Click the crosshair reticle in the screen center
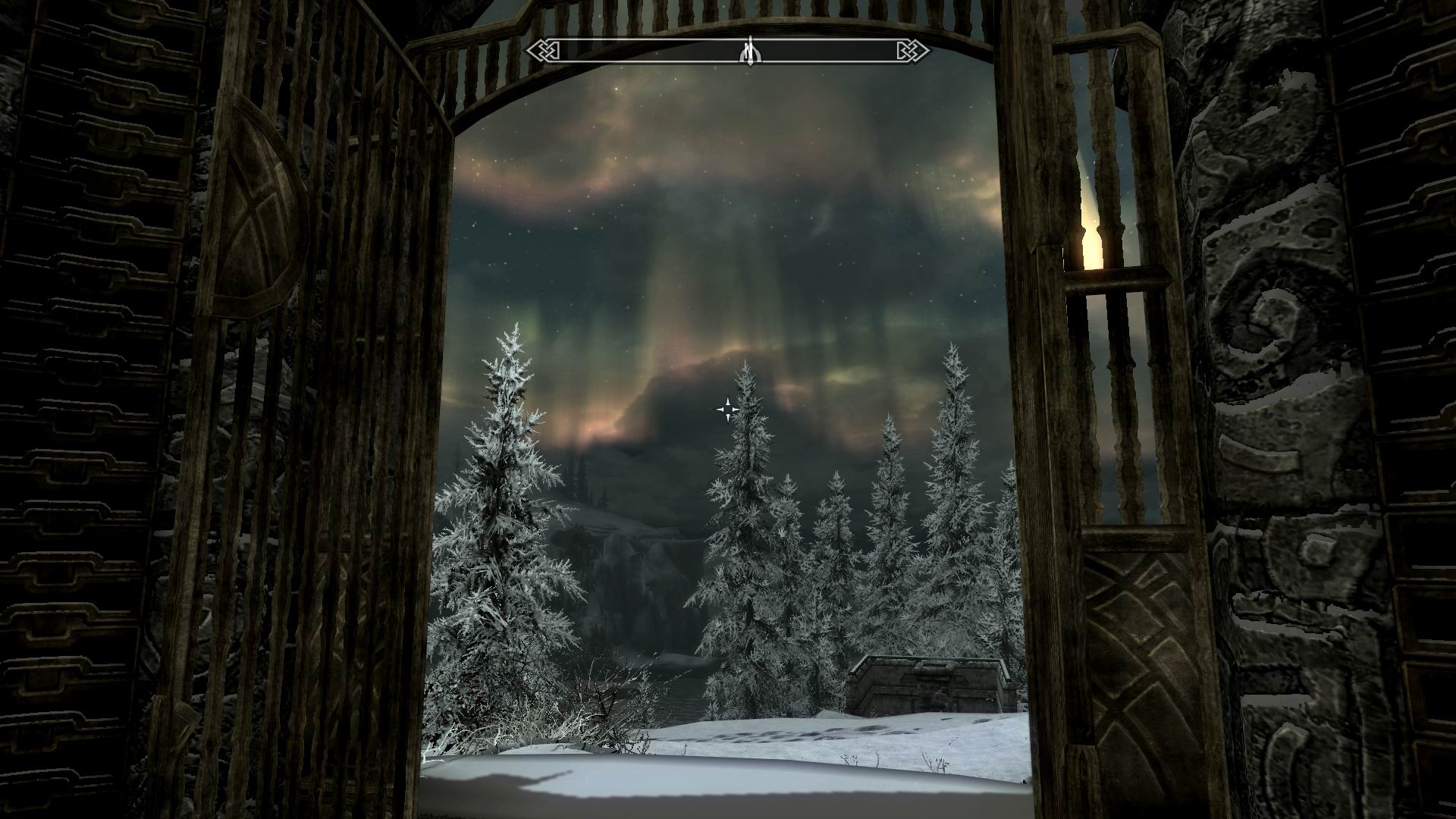Screen dimensions: 1456x819 point(728,409)
